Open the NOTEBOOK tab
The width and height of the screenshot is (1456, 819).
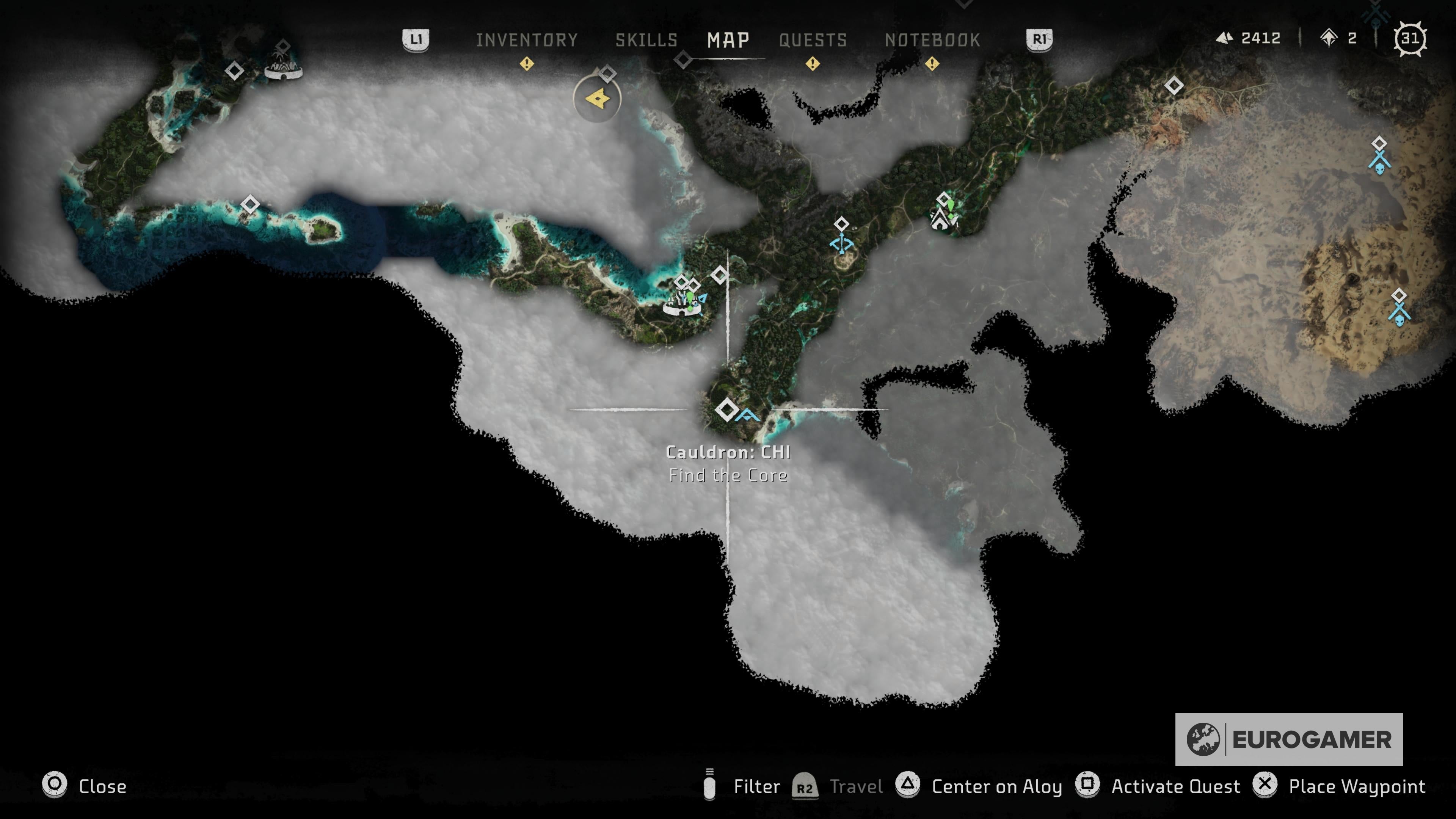933,40
